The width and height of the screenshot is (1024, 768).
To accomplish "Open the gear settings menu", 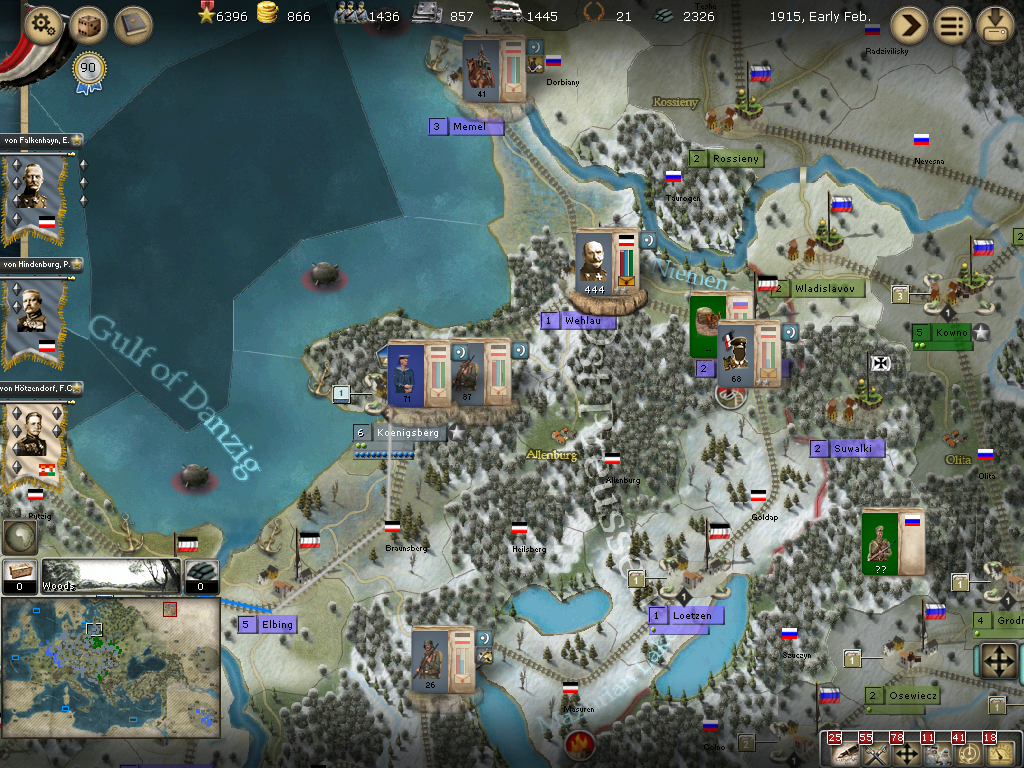I will [42, 25].
